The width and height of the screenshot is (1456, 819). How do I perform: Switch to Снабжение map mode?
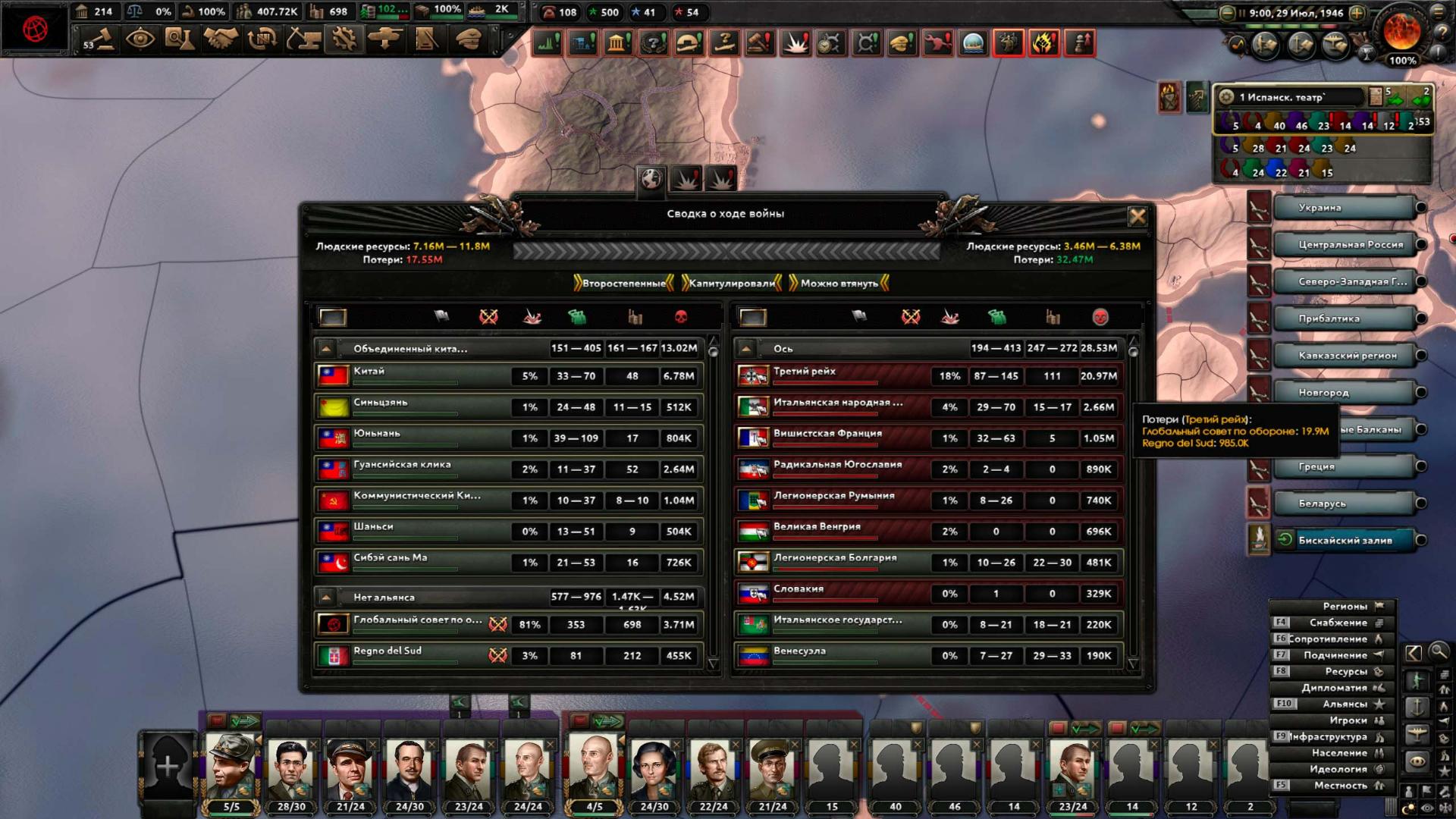[x=1337, y=623]
